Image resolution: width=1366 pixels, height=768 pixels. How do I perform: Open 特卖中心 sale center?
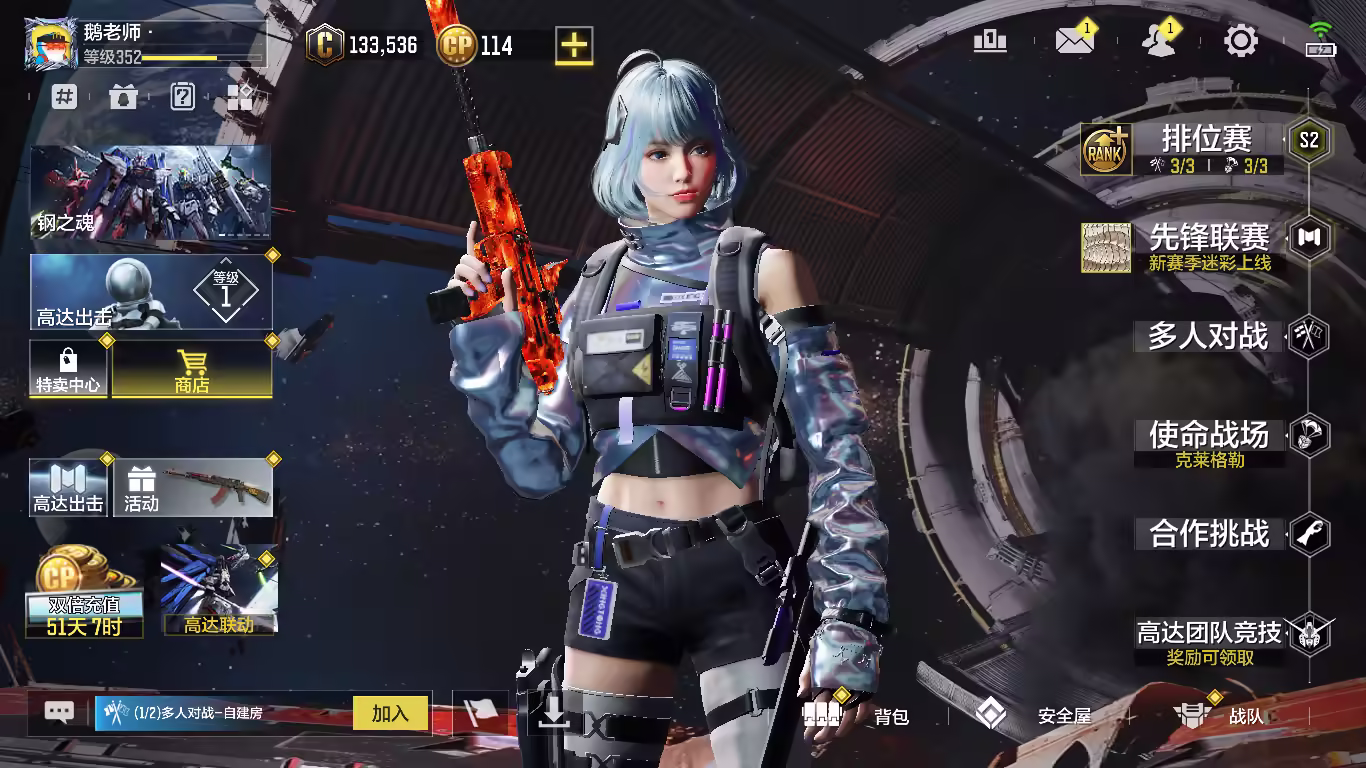(68, 370)
